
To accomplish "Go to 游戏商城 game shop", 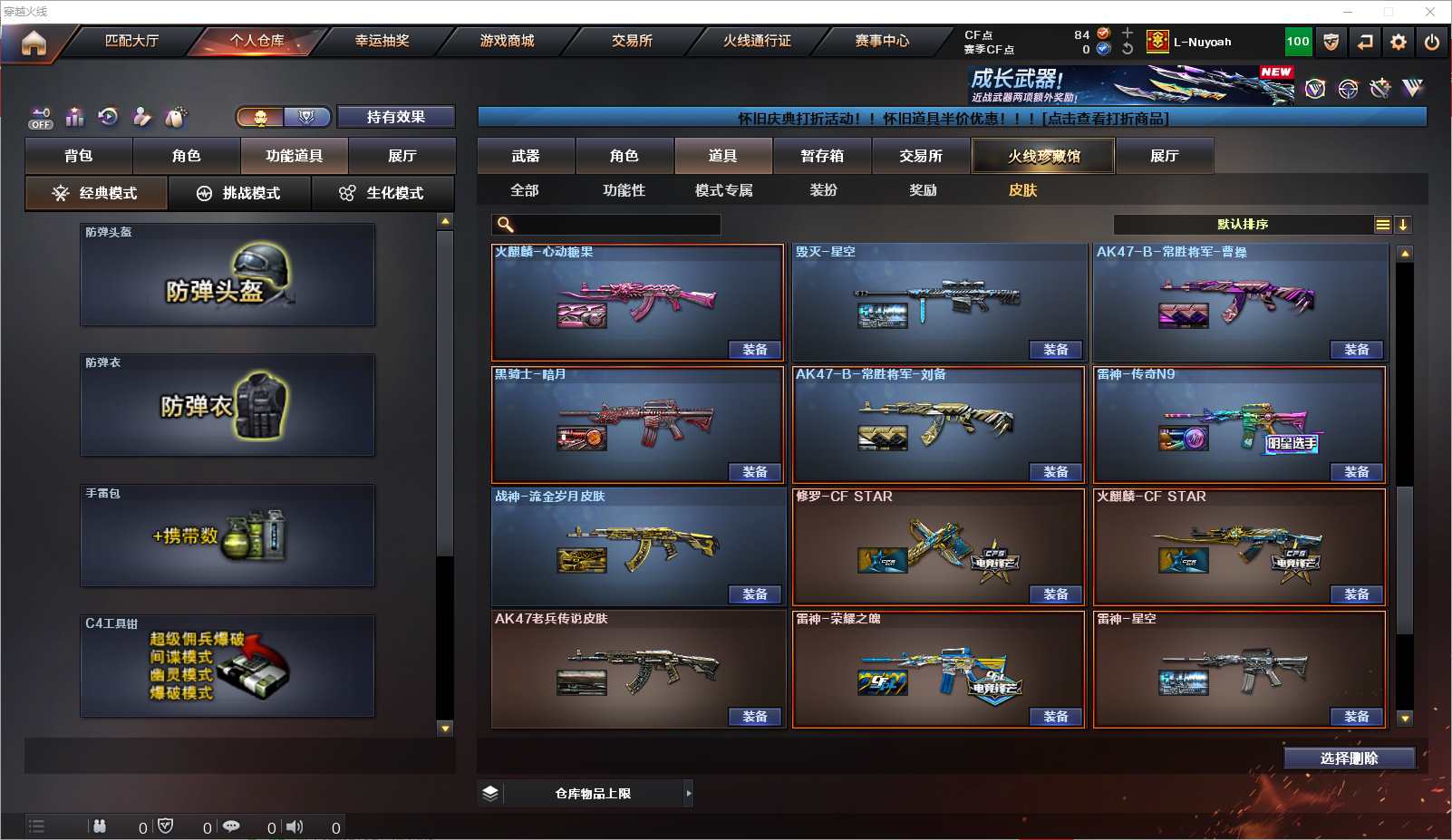I will click(507, 41).
